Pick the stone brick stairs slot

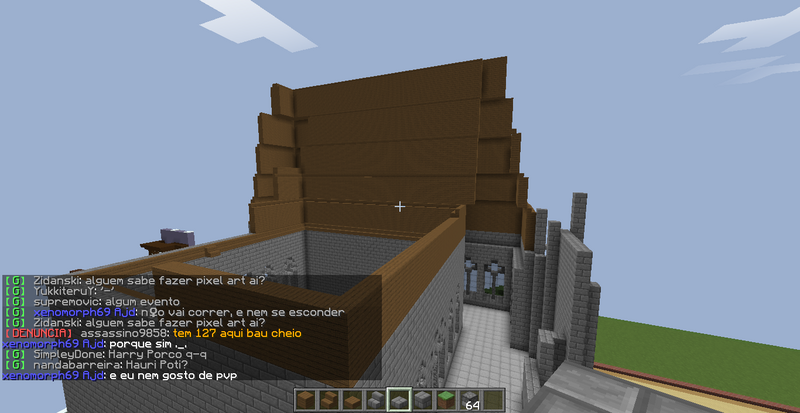point(376,401)
